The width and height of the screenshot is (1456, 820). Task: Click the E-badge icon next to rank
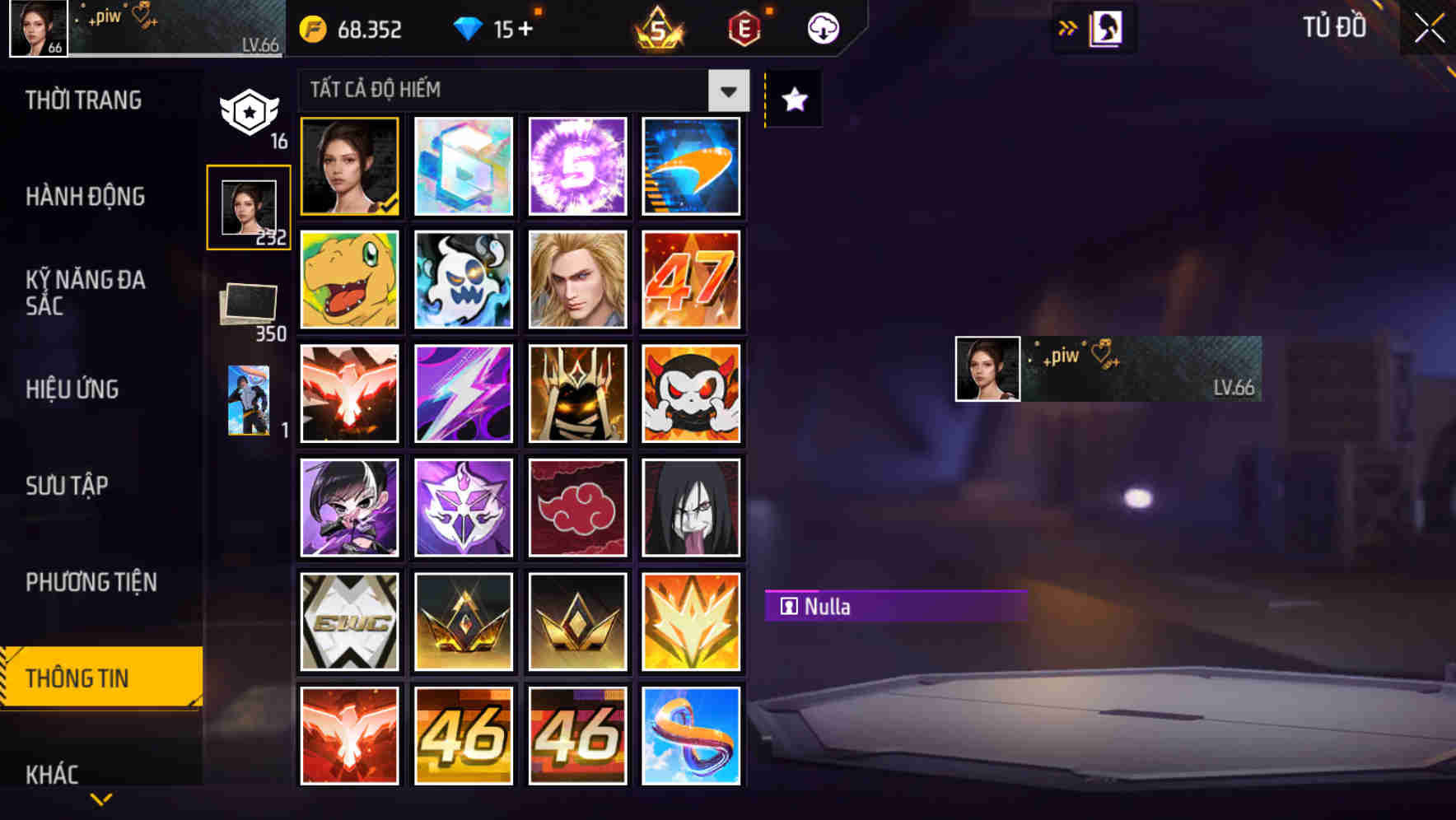pos(745,29)
